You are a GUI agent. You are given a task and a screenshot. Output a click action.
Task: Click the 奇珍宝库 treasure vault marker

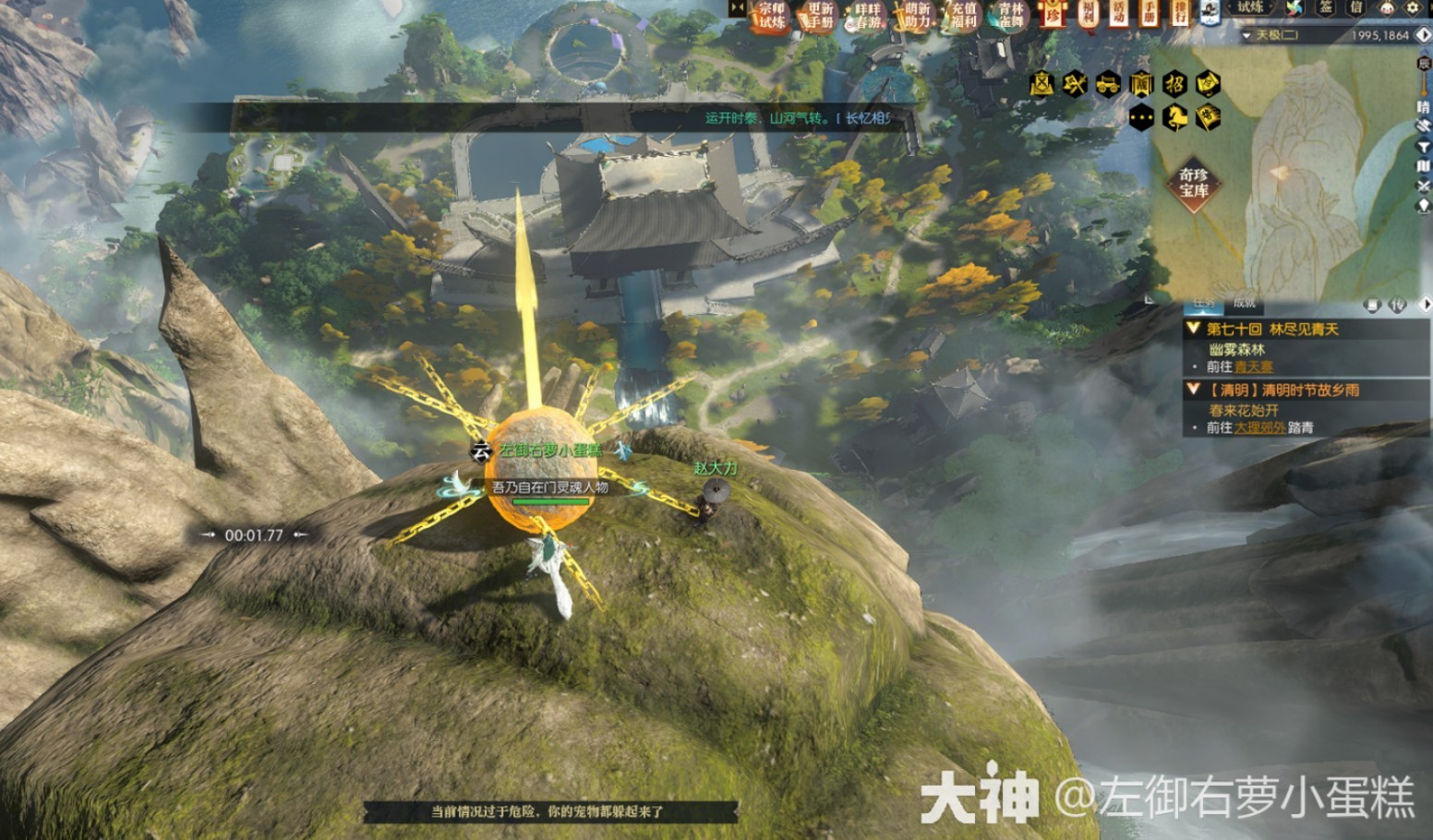coord(1193,183)
